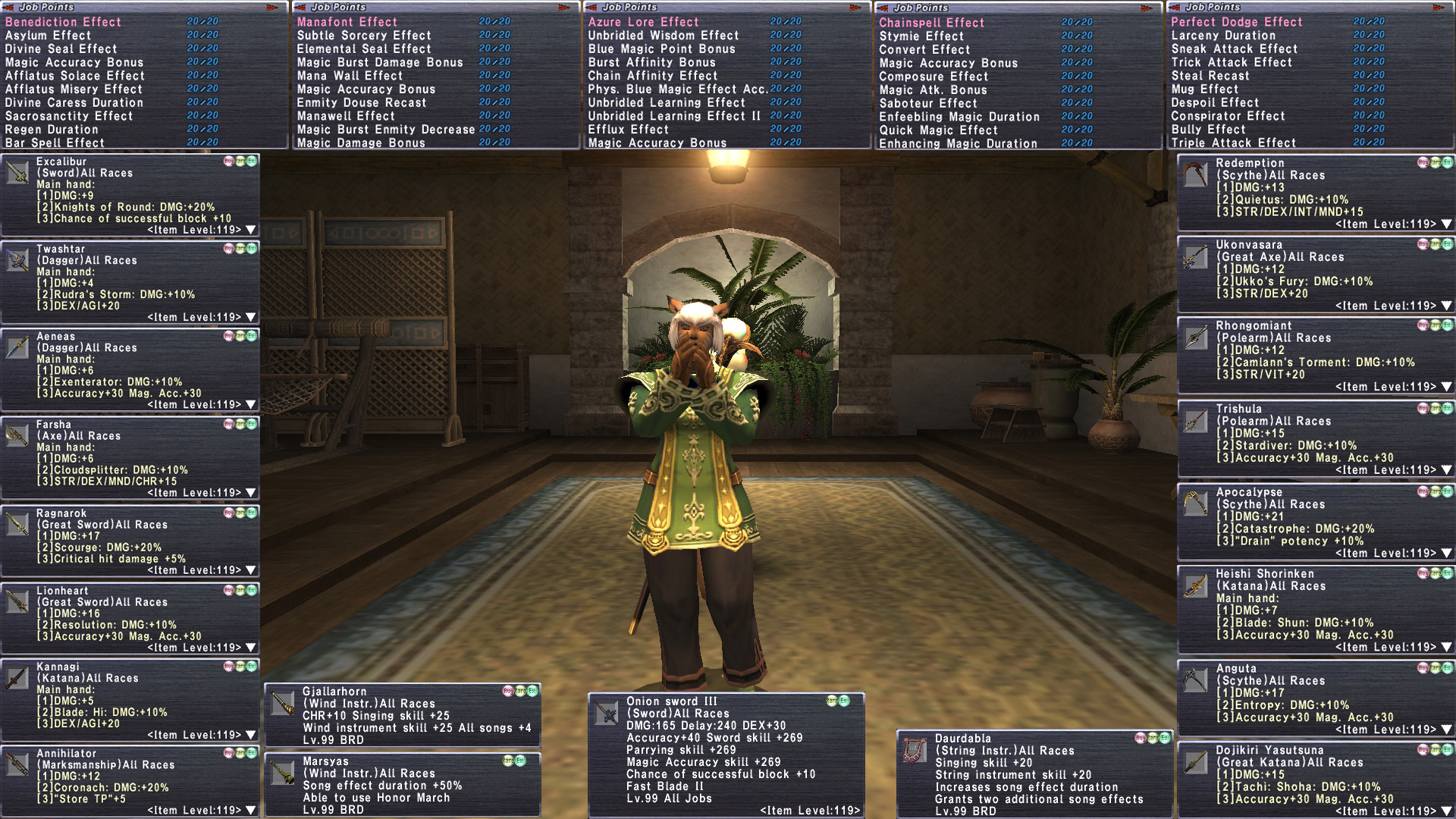Select the Perfect Dodge Effect row
Screen dimensions: 1456x819
point(1236,22)
